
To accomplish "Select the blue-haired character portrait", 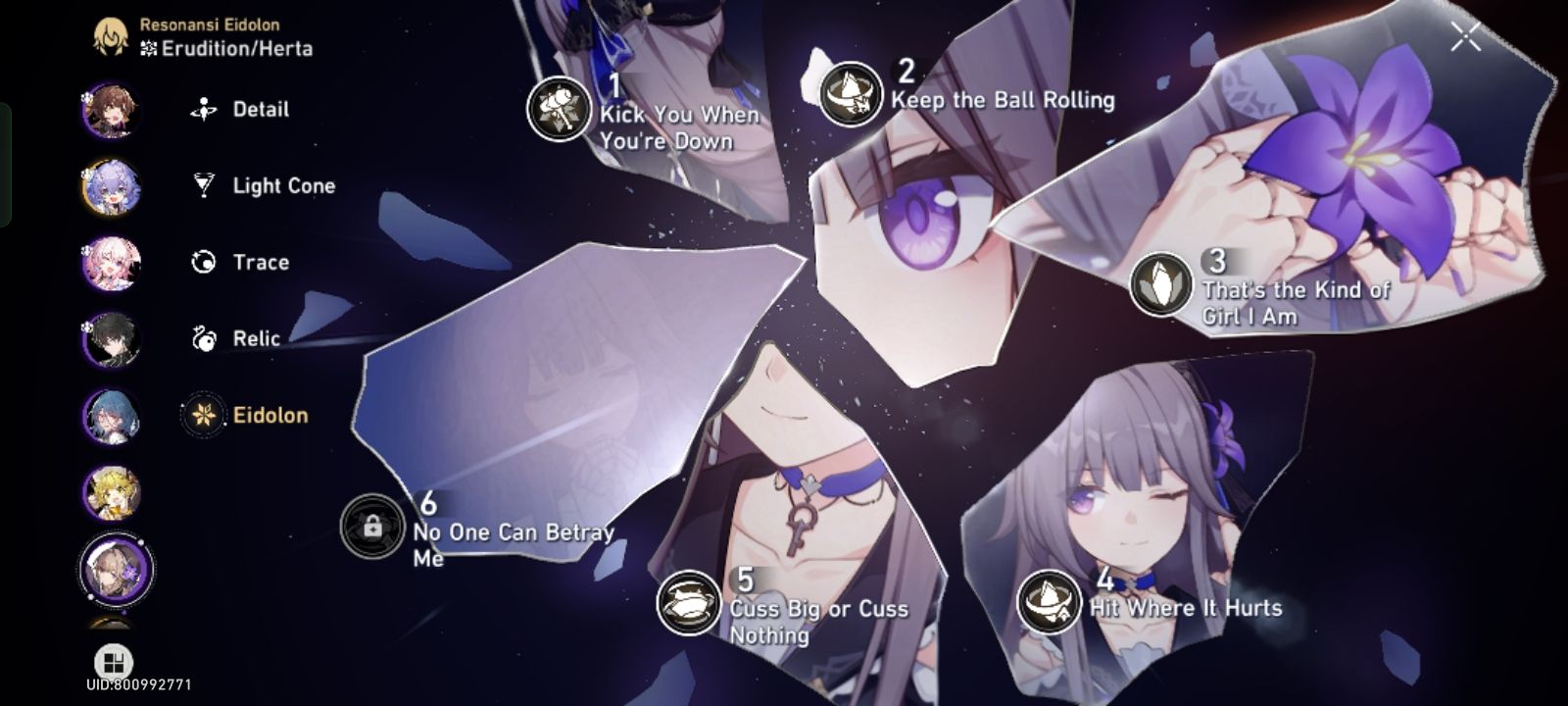I will tap(111, 420).
